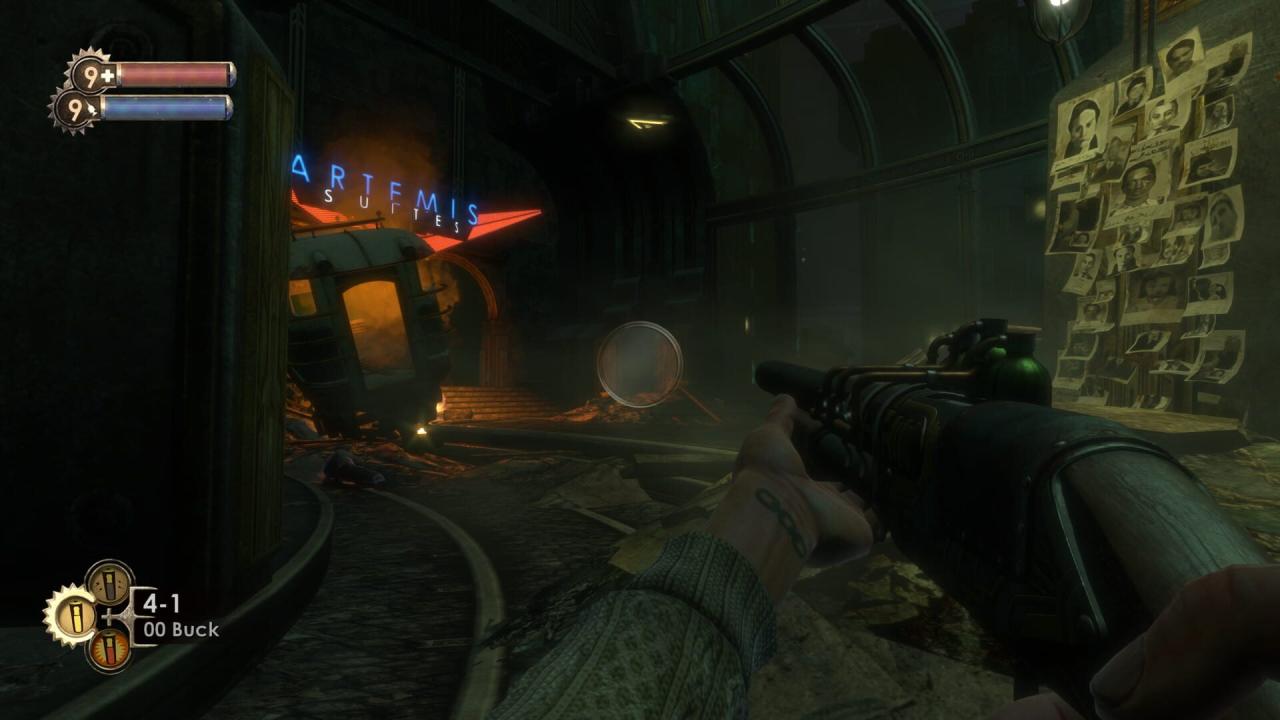Use a first aid kit from the counter
The height and width of the screenshot is (720, 1280).
(93, 75)
